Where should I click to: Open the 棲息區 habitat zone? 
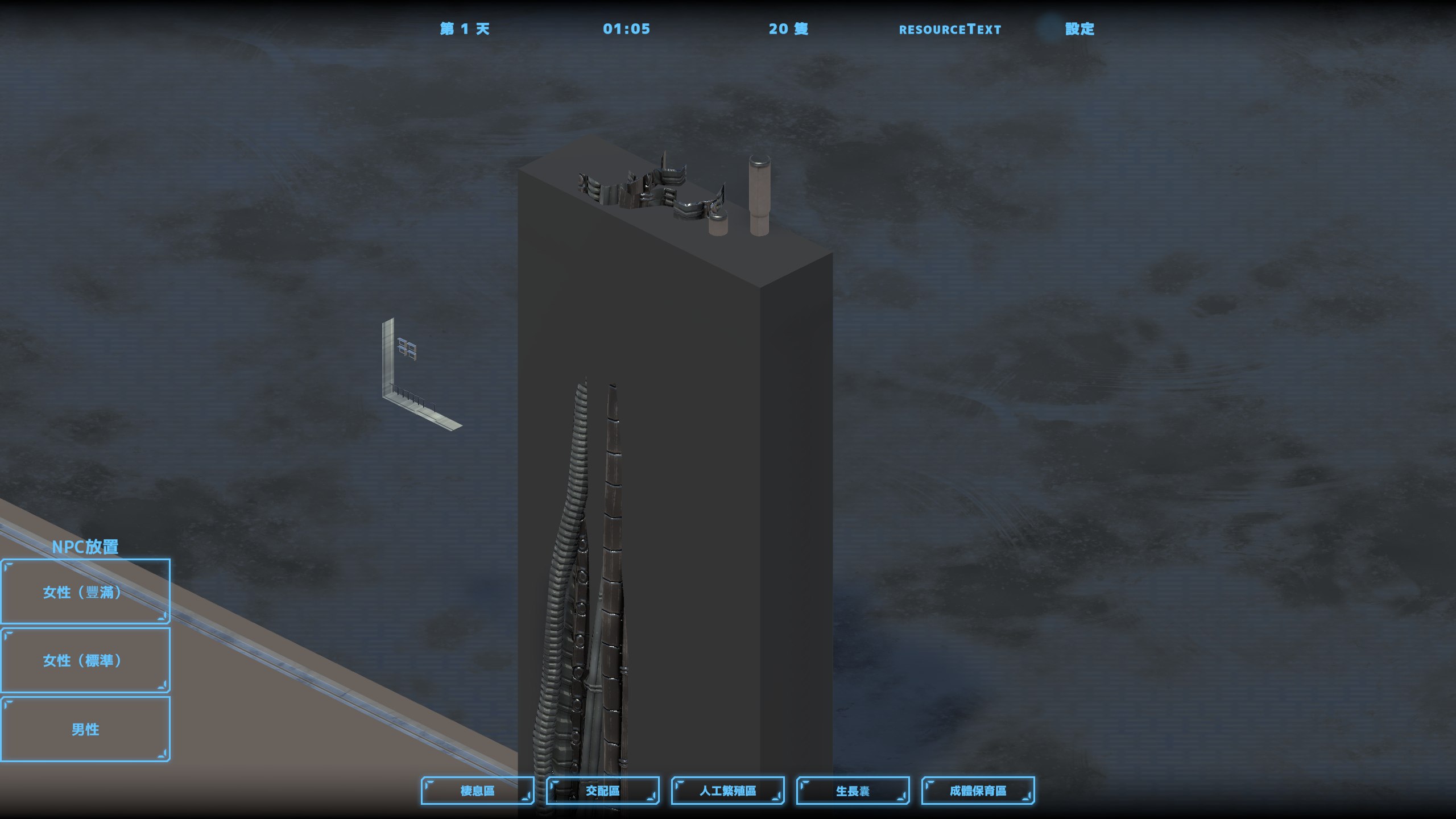point(477,791)
